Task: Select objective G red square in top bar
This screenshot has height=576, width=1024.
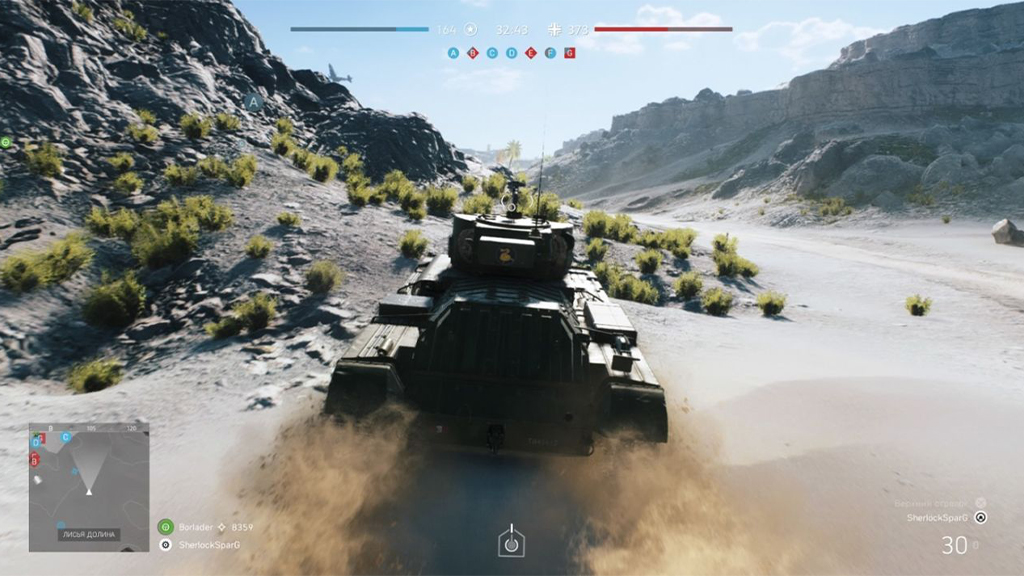Action: point(569,53)
